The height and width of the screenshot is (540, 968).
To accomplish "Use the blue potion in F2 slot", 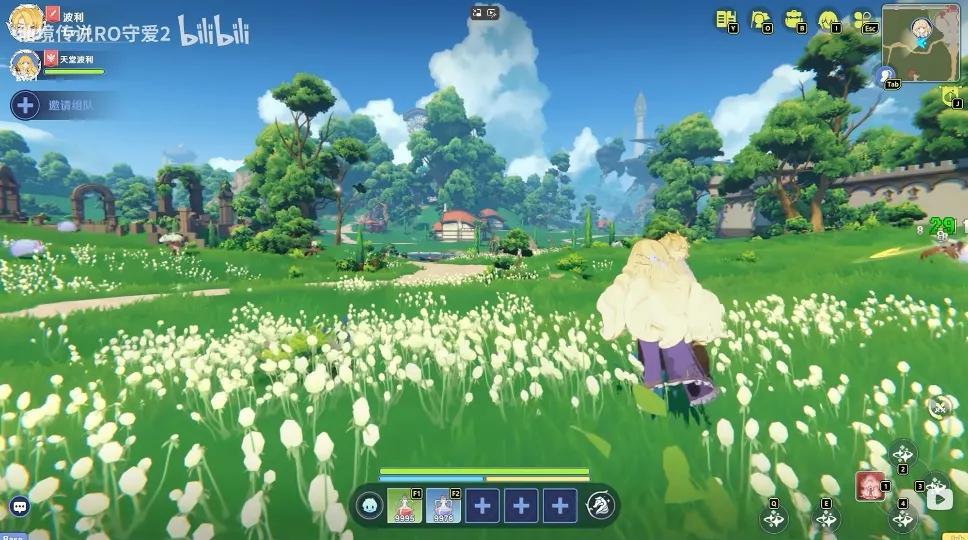I will click(442, 505).
